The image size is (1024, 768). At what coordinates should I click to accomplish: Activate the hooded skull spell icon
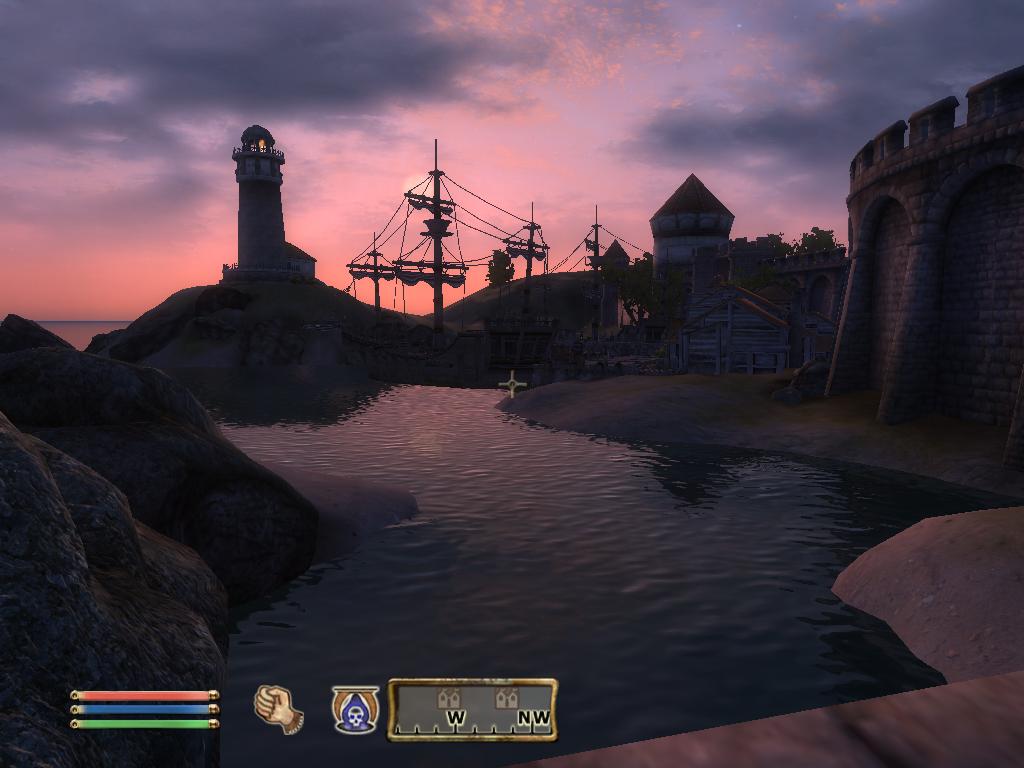(x=355, y=710)
